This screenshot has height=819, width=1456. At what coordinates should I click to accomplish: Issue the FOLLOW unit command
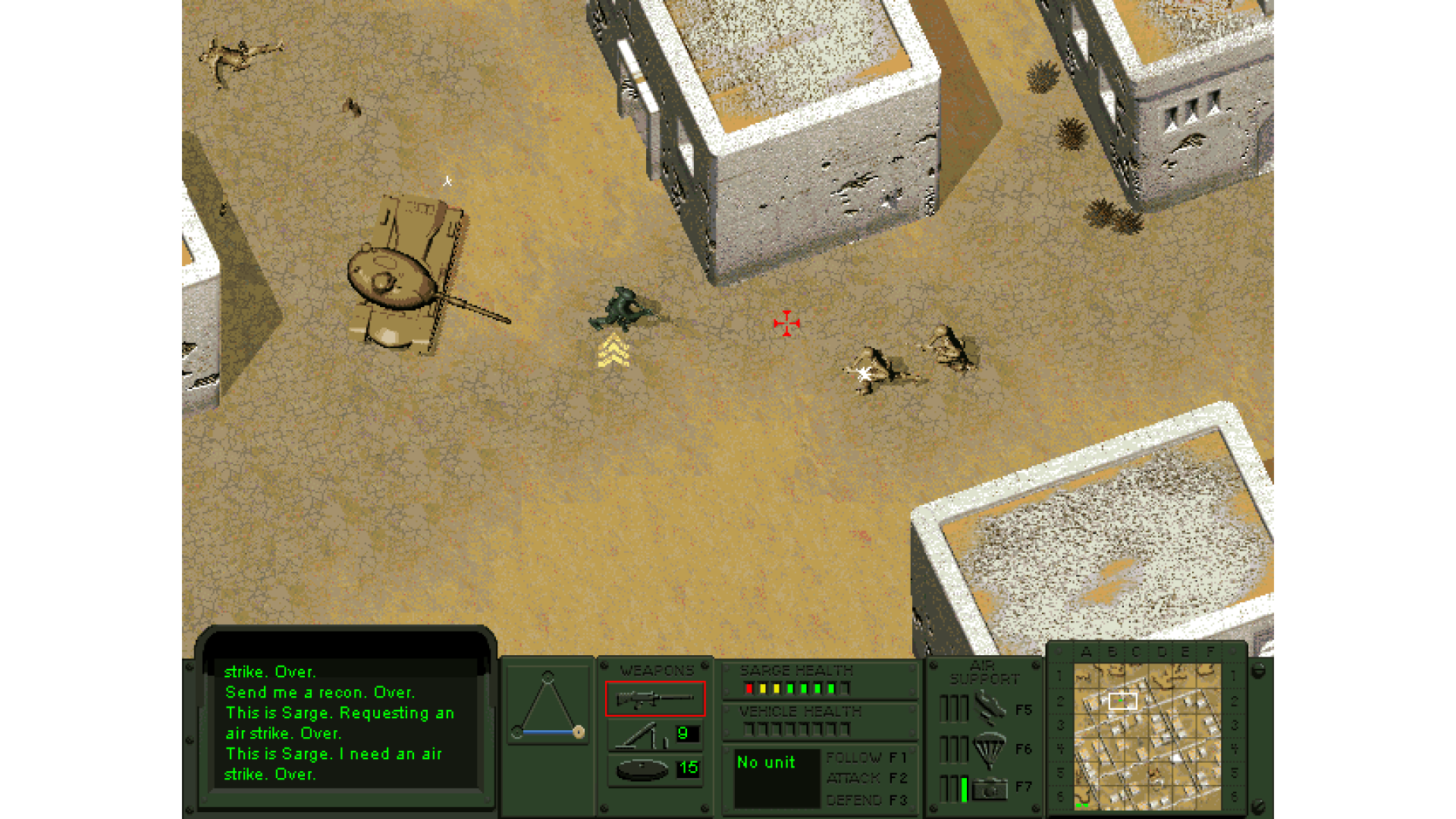866,758
